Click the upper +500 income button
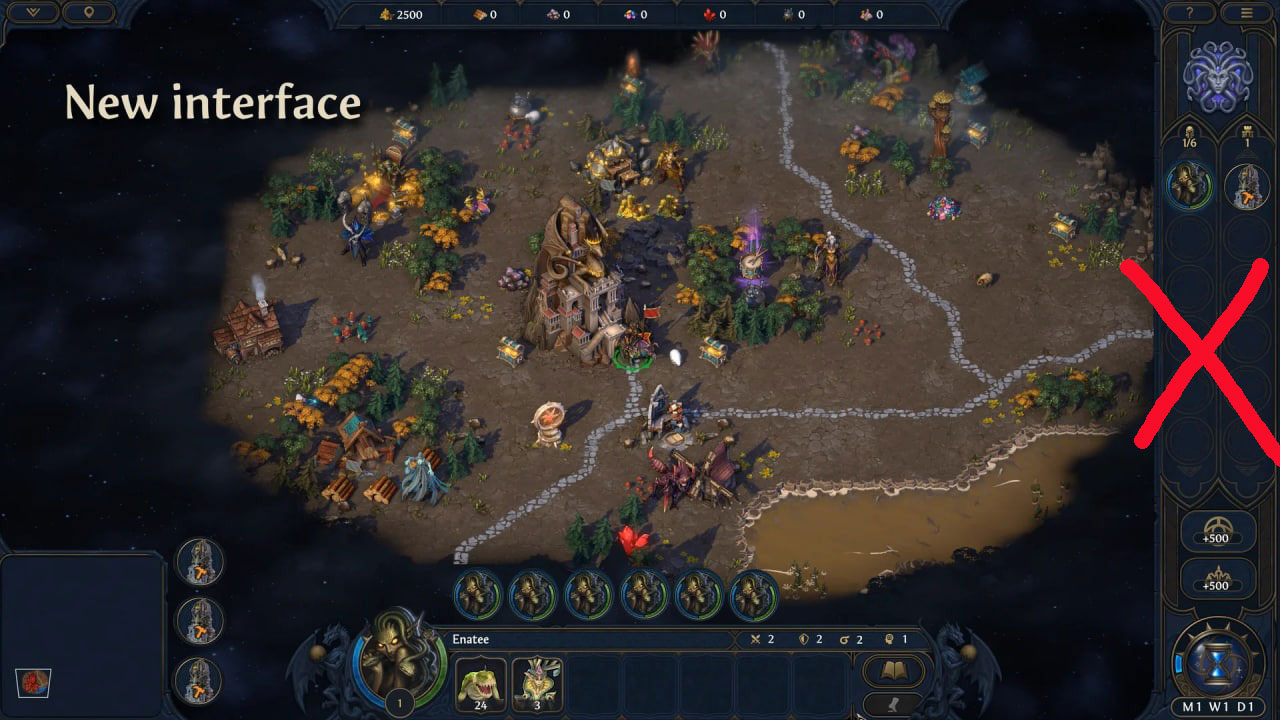The width and height of the screenshot is (1280, 720). pyautogui.click(x=1217, y=531)
